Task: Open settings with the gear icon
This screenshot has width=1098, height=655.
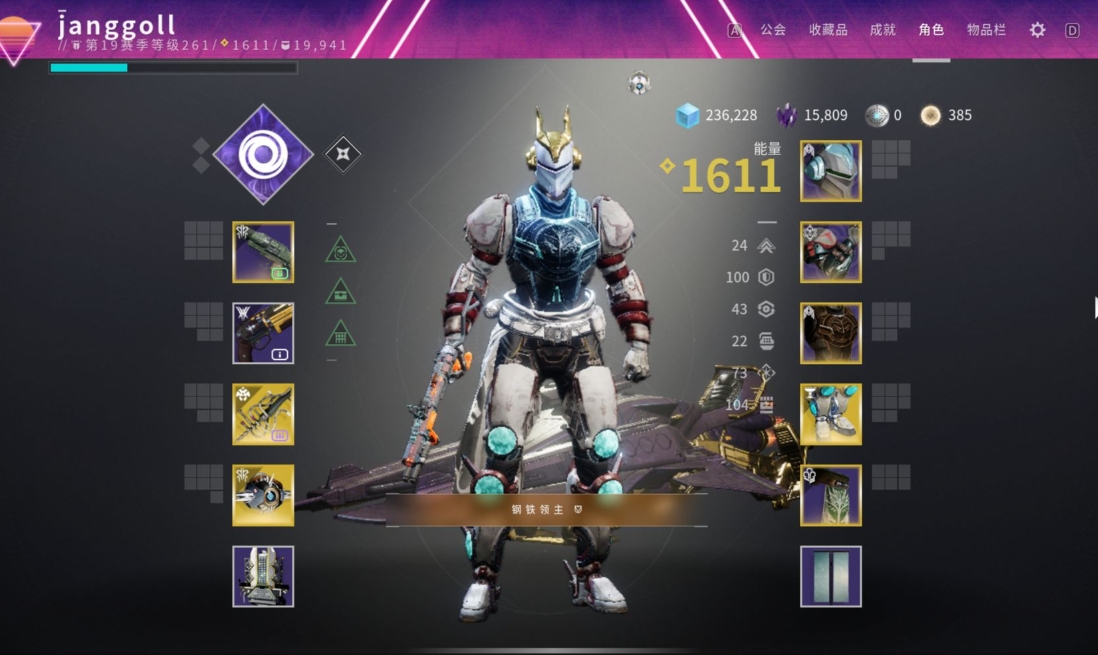Action: pos(1038,30)
